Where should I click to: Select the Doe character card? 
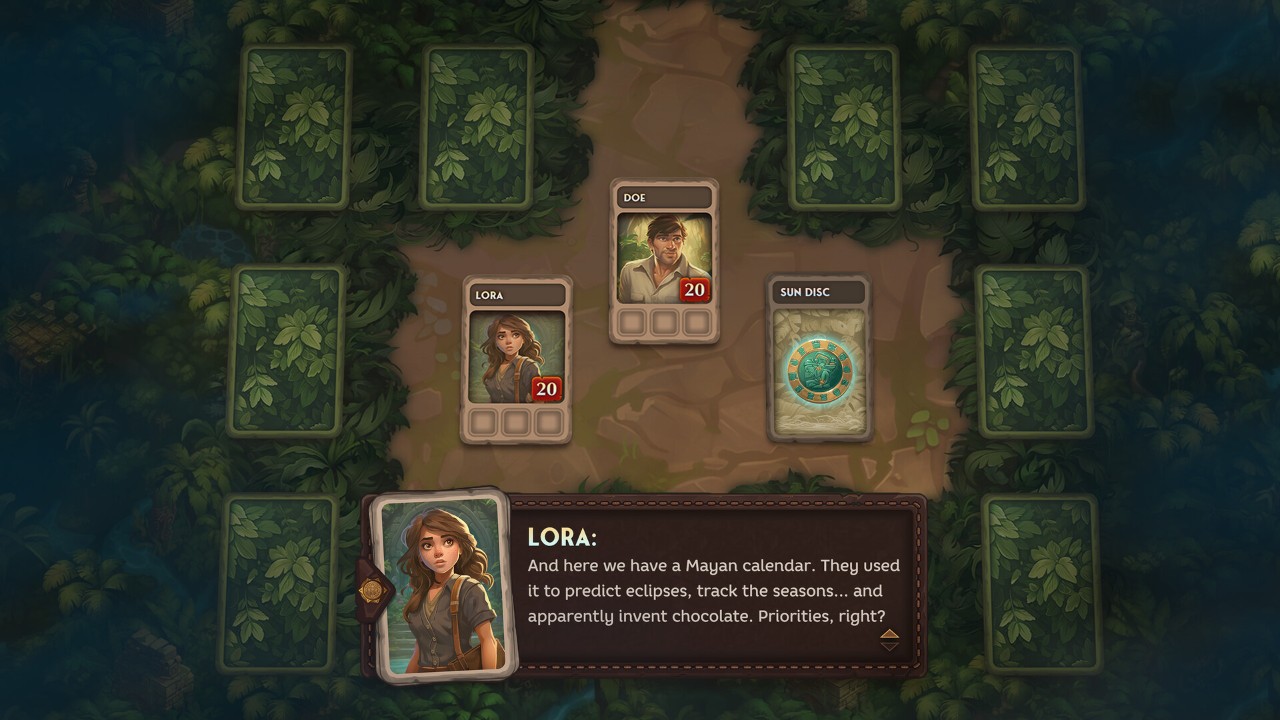tap(664, 262)
